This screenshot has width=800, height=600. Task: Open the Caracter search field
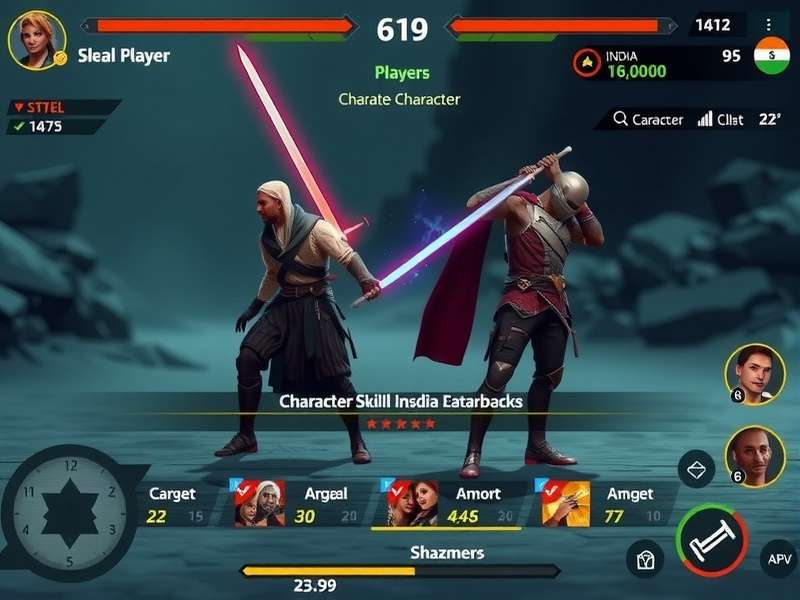(x=648, y=119)
